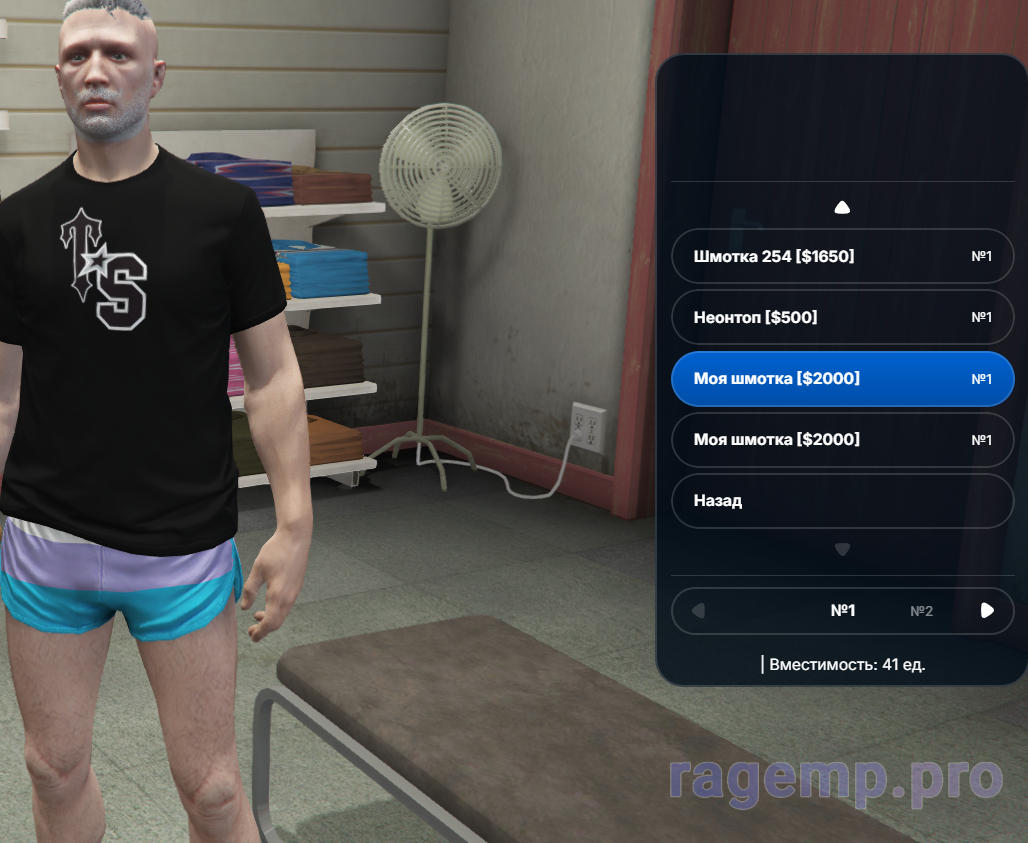Pick the unhighlighted Моя шмотка [$2000] entry

tap(842, 440)
